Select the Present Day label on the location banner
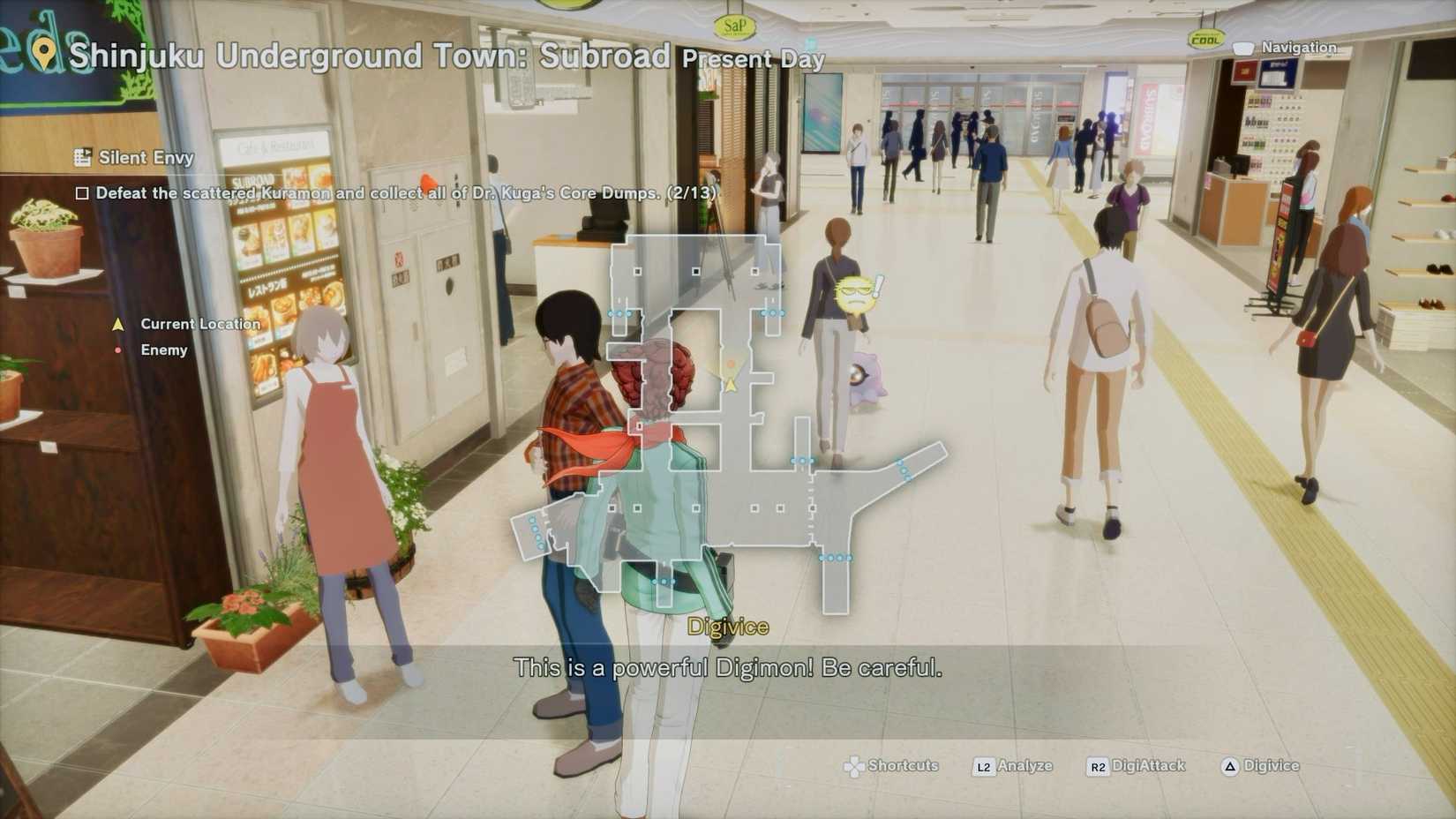This screenshot has height=819, width=1456. 753,60
